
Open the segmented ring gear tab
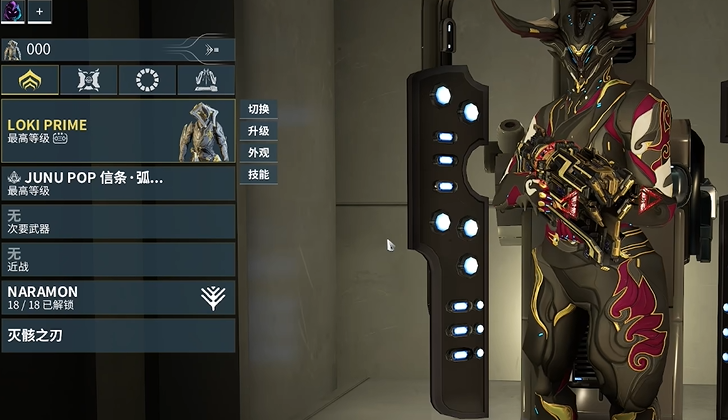click(147, 80)
